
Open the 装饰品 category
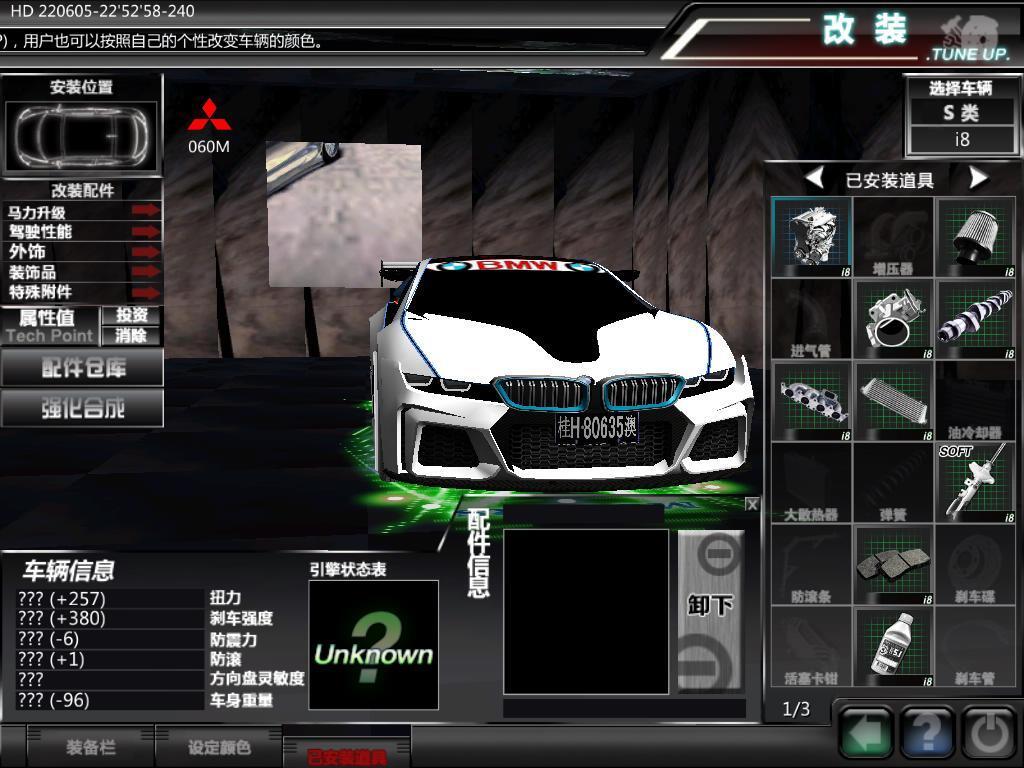[82, 272]
